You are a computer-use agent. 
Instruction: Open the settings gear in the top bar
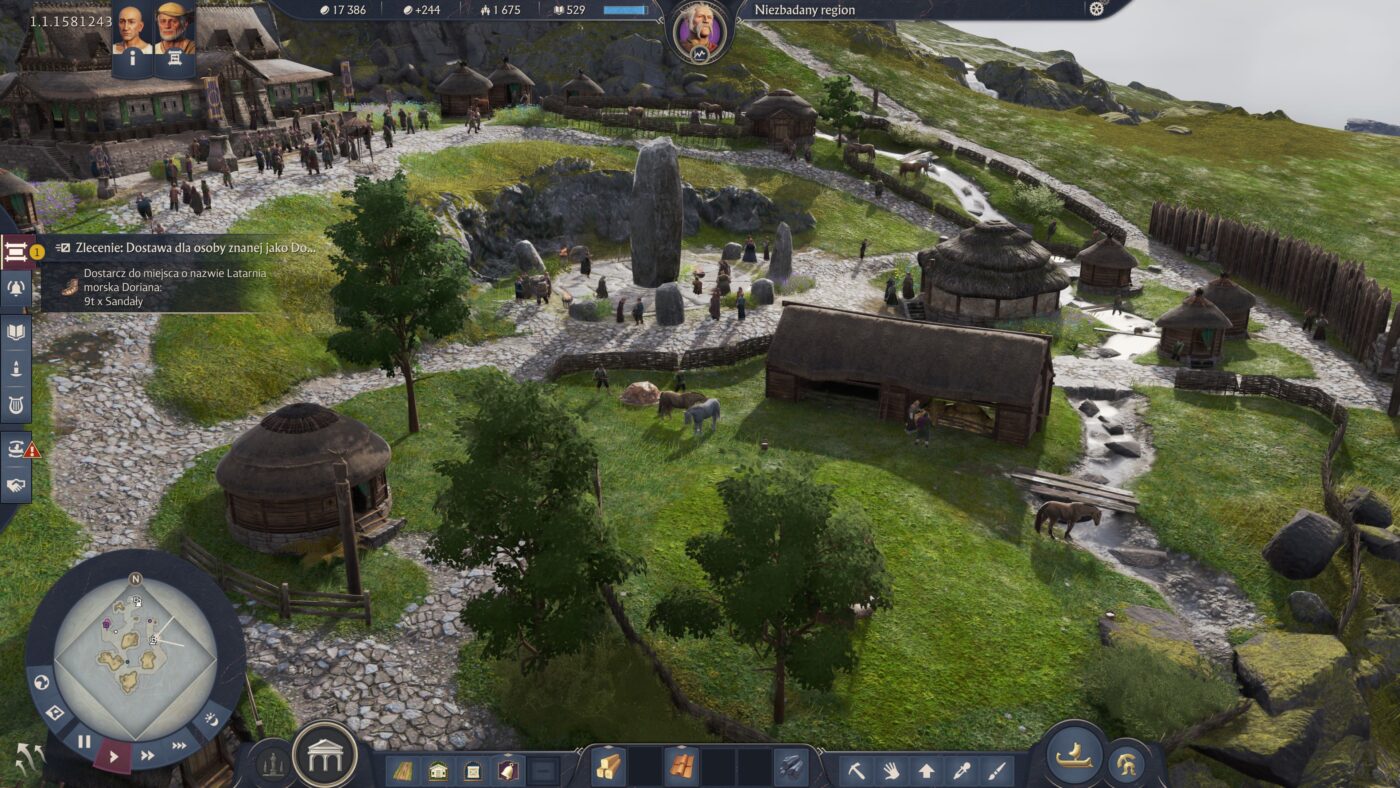[1096, 10]
